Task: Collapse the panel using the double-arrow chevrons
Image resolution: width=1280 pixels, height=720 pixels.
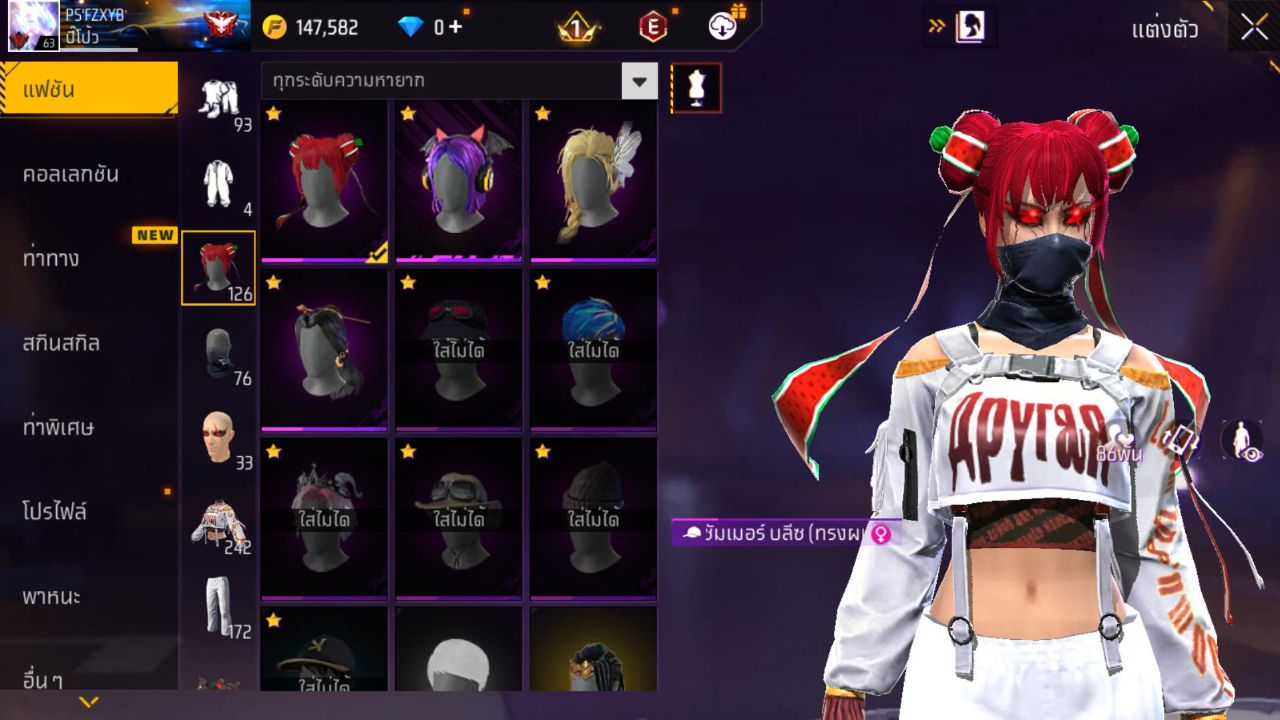Action: 934,29
